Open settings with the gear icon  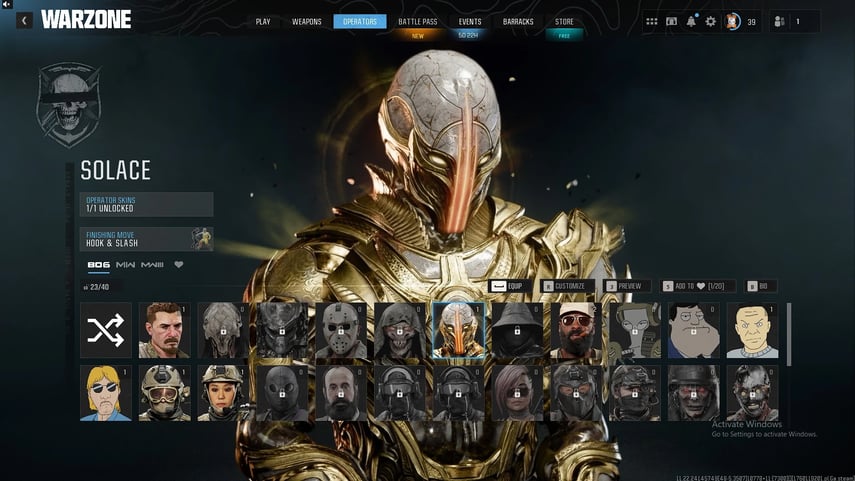(x=711, y=21)
